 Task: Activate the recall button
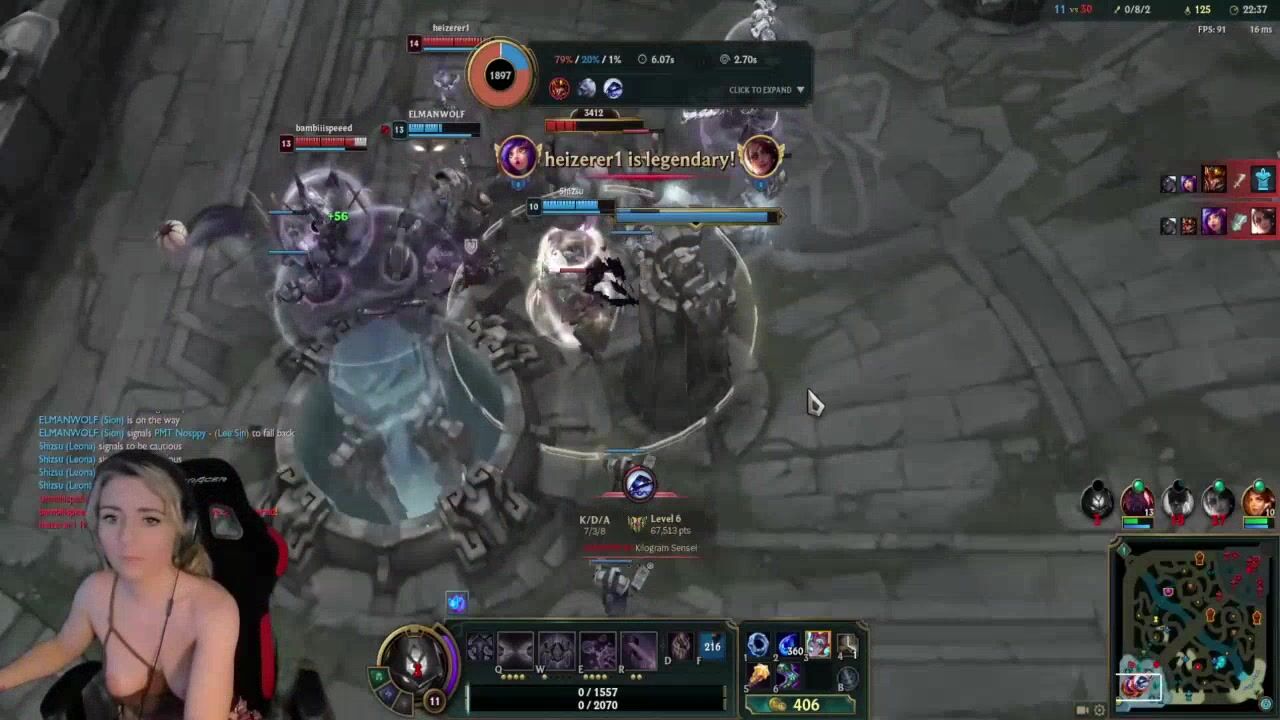pos(848,677)
